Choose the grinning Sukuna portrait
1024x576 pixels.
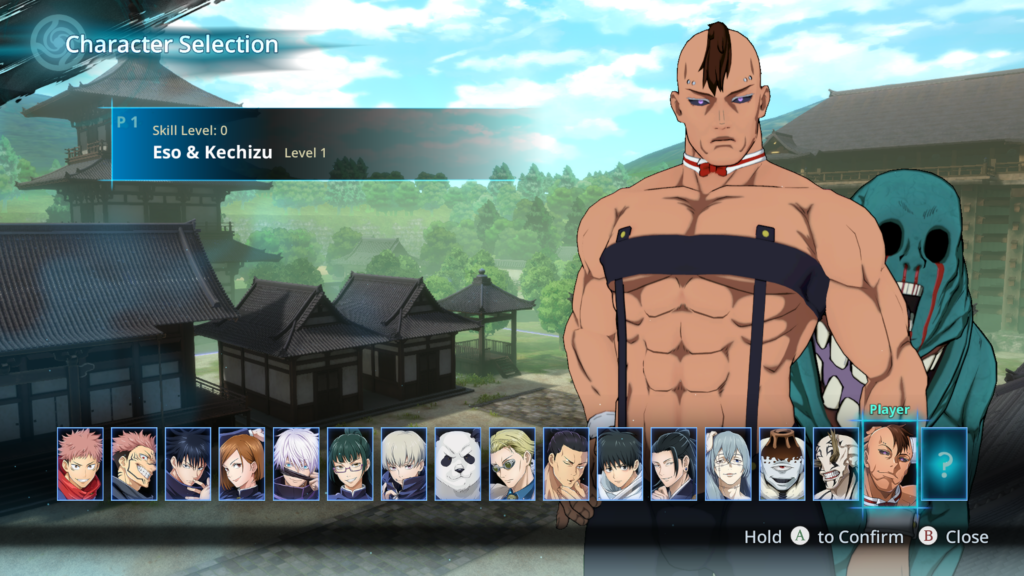point(135,464)
